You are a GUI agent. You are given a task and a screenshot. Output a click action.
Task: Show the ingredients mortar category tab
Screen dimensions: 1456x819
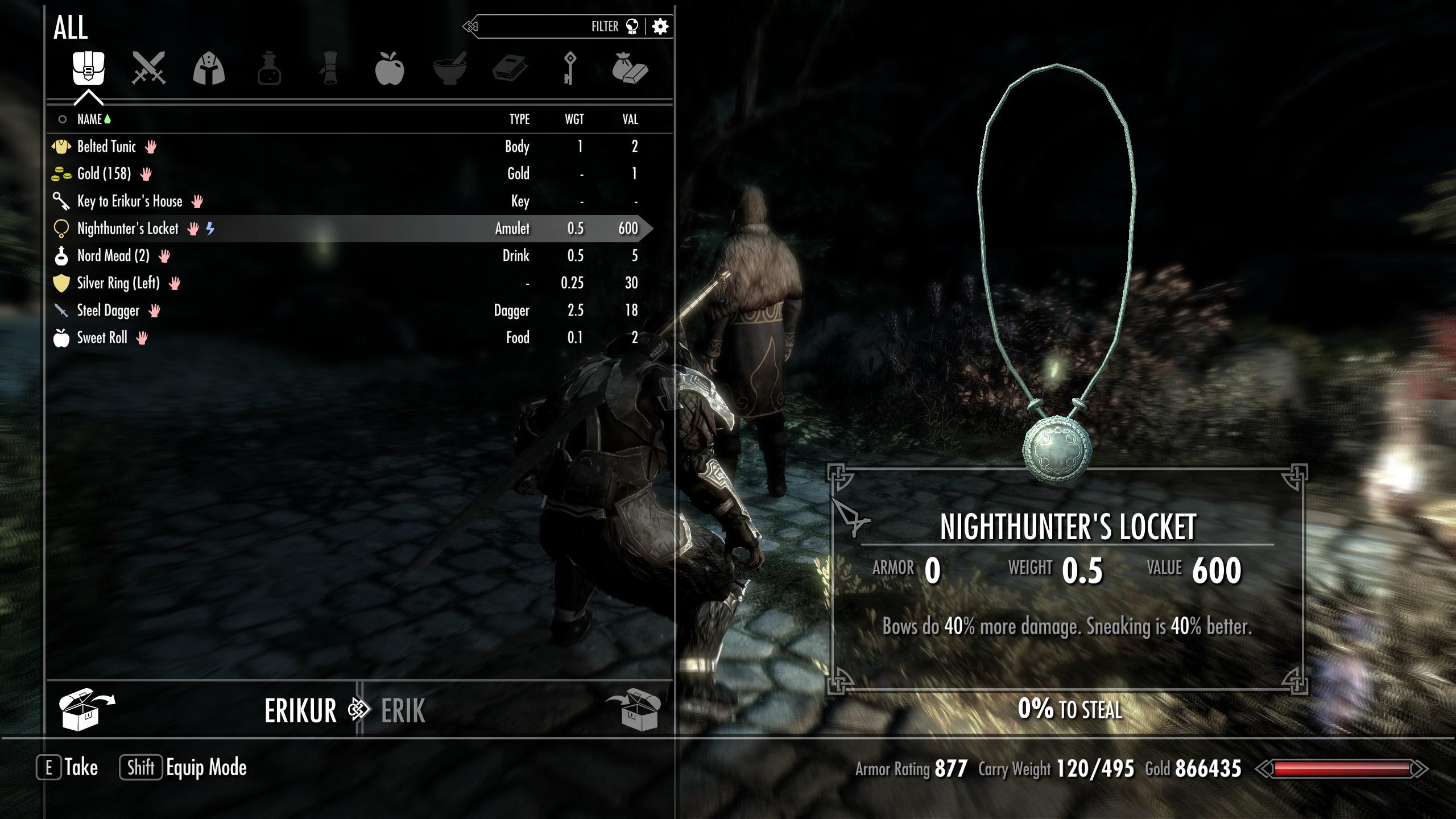(x=450, y=68)
